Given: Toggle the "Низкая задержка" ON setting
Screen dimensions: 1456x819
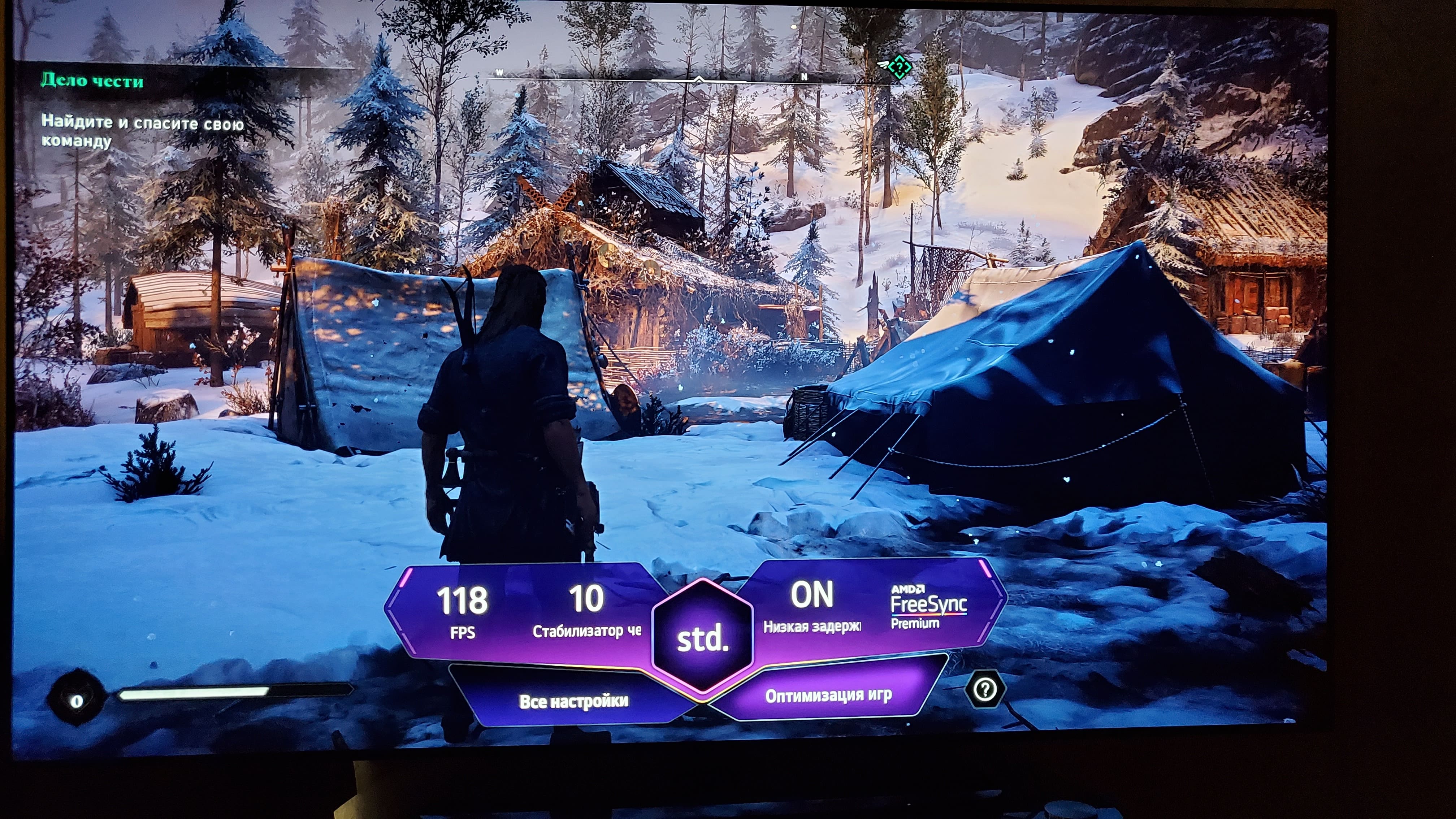Looking at the screenshot, I should click(812, 608).
